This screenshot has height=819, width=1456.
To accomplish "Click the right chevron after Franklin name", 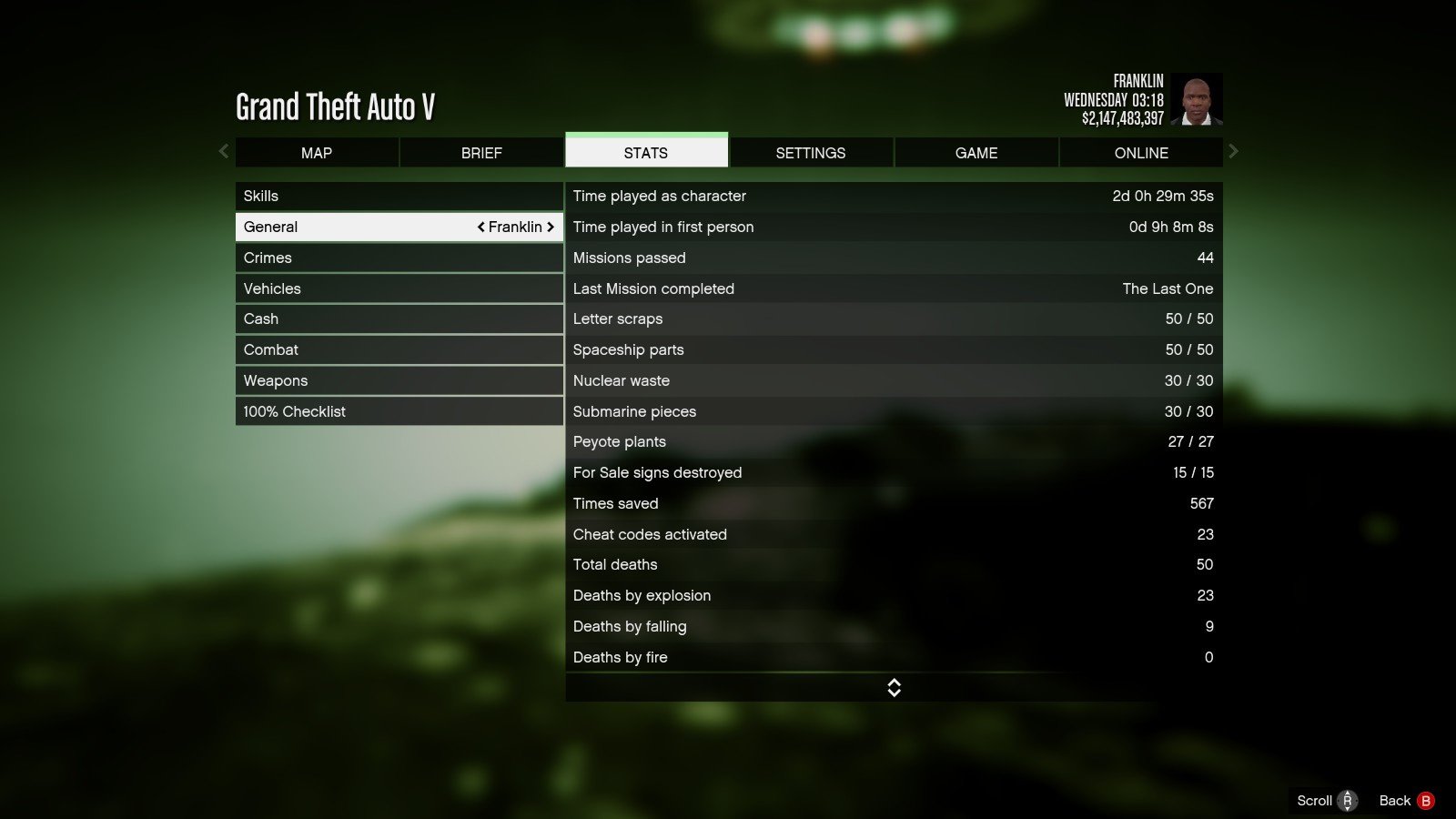I will (551, 227).
